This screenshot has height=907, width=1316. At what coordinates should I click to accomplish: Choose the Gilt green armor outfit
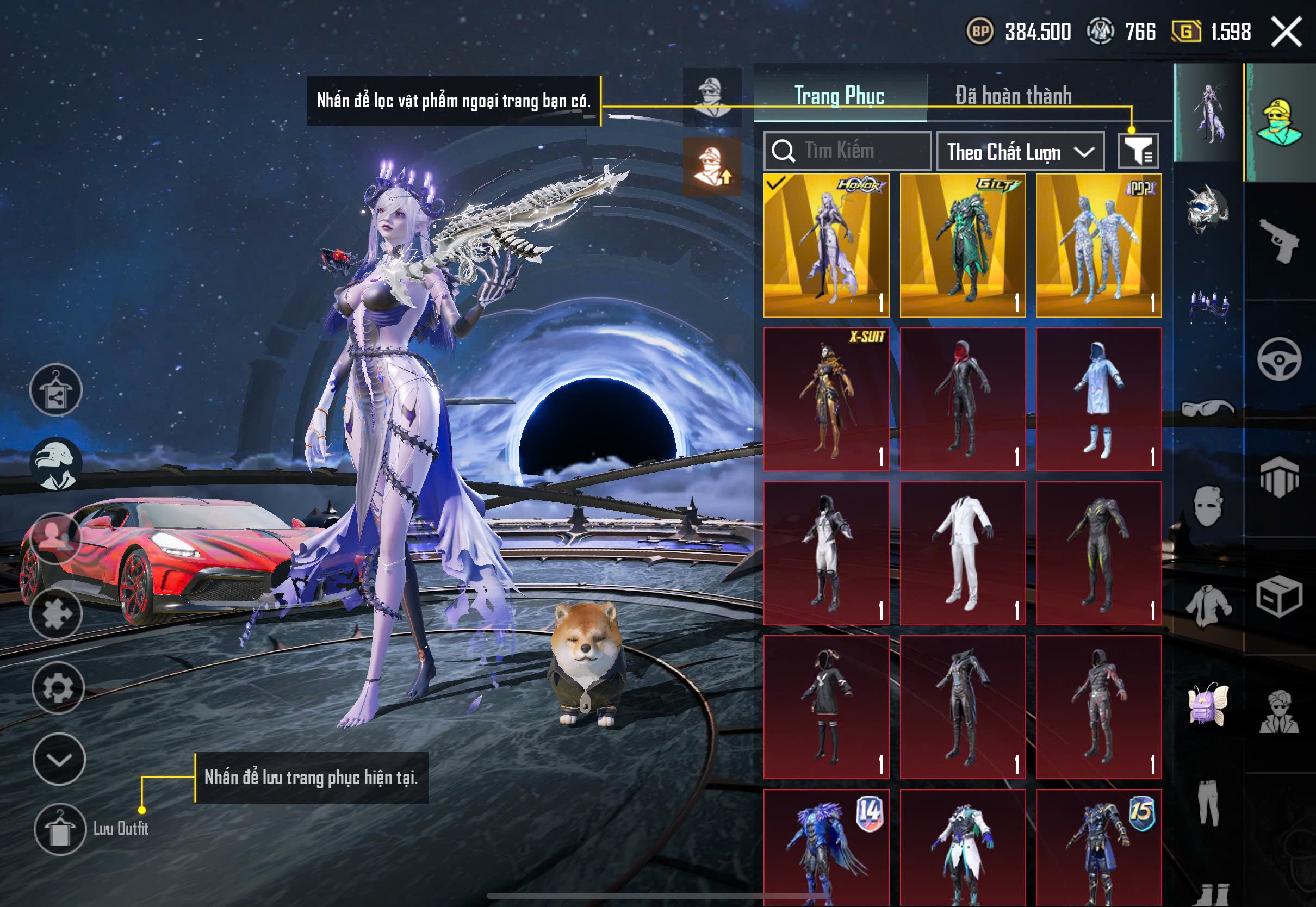click(963, 245)
